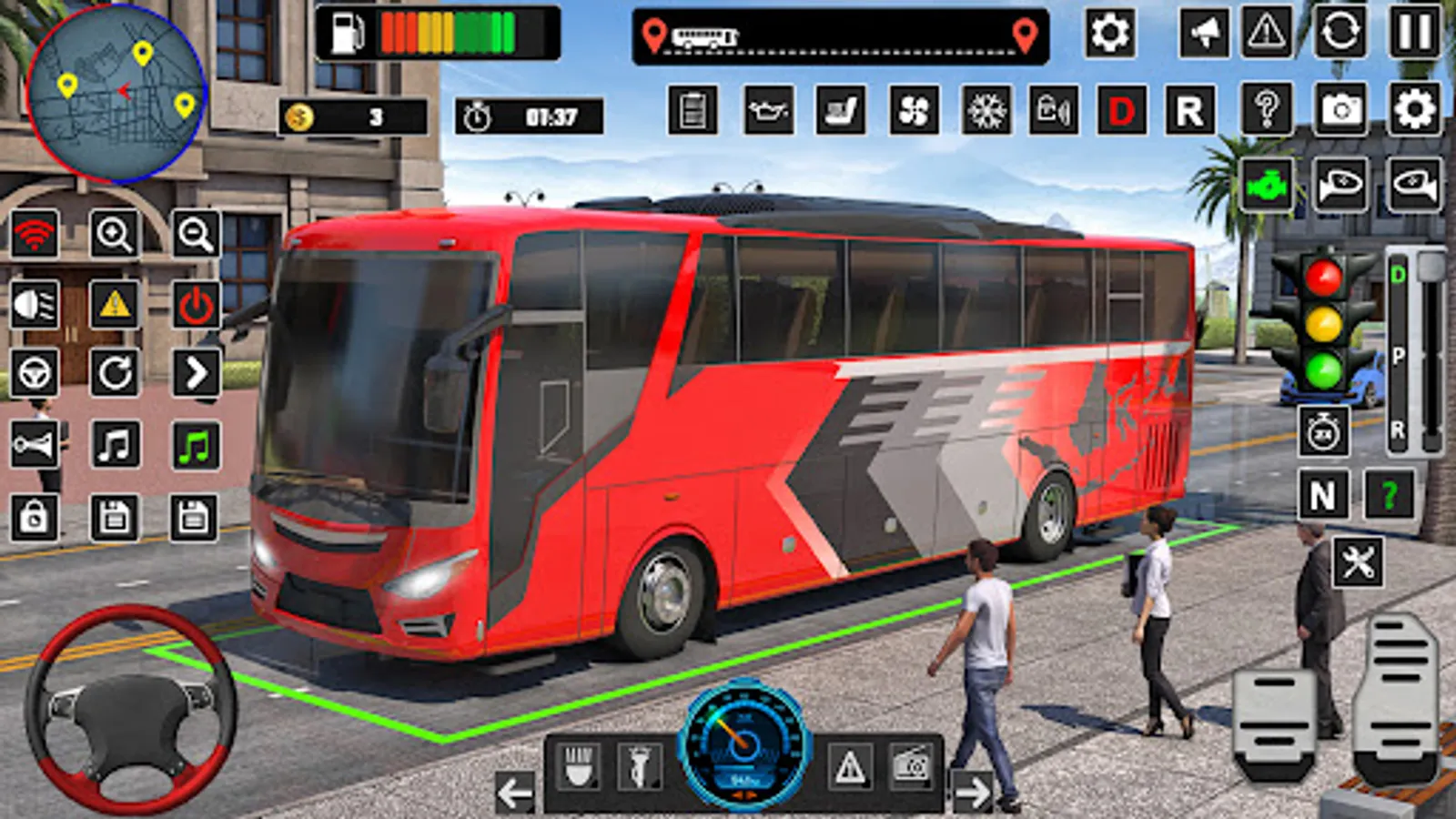Expand the sidebar with the chevron arrow
The height and width of the screenshot is (819, 1456).
pos(193,373)
